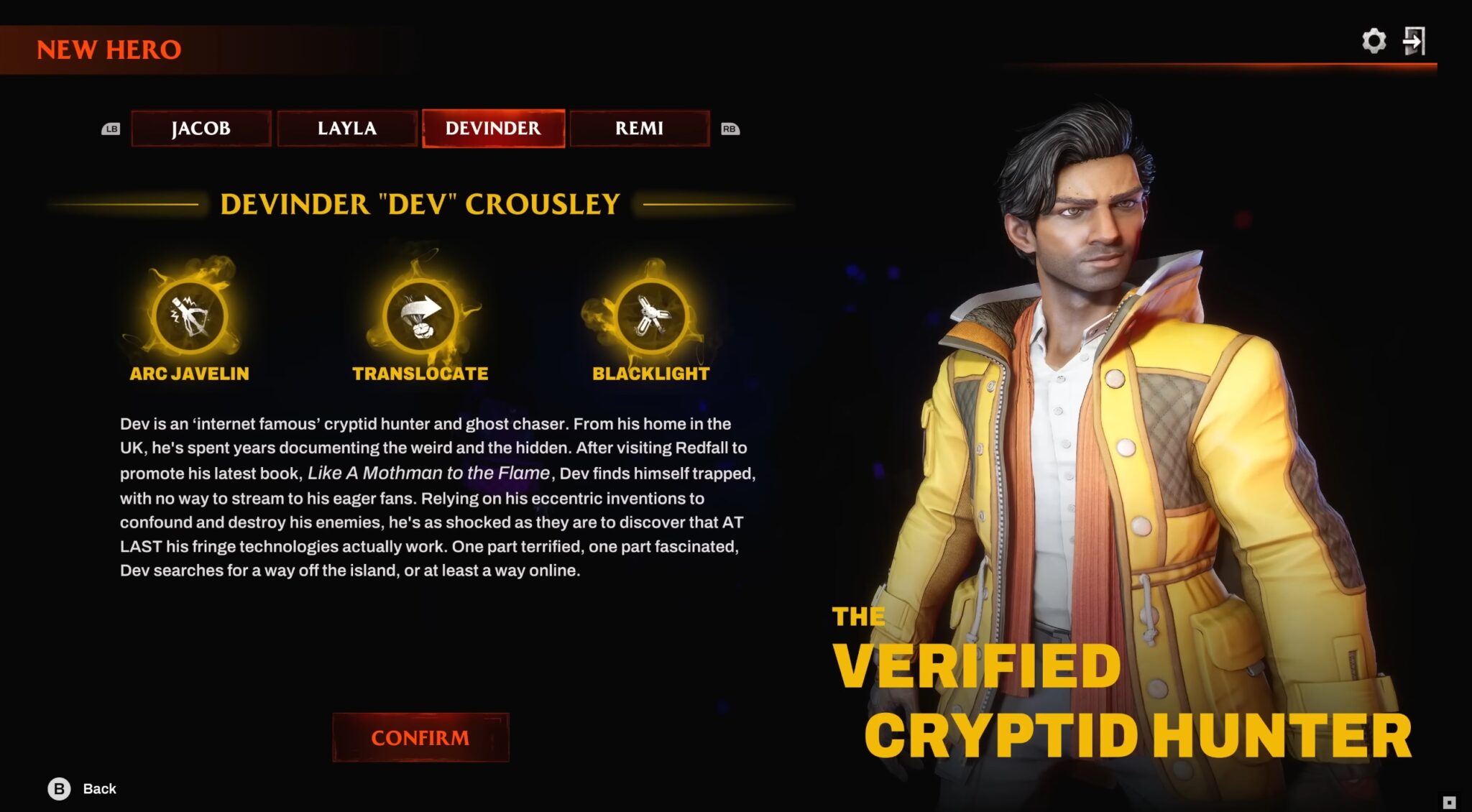Switch to the Layla hero tab
Viewport: 1472px width, 812px height.
coord(347,129)
